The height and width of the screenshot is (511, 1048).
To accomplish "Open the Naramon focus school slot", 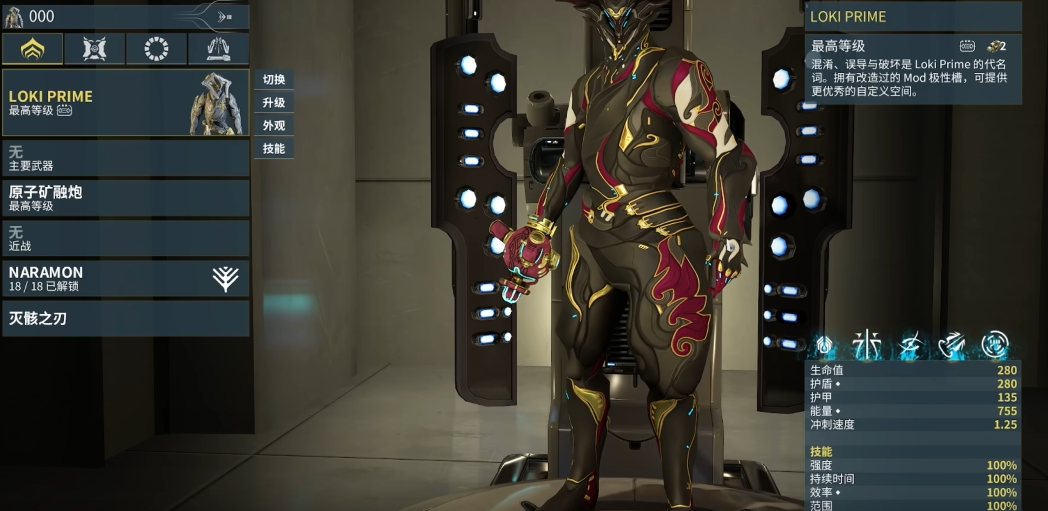I will coord(125,278).
